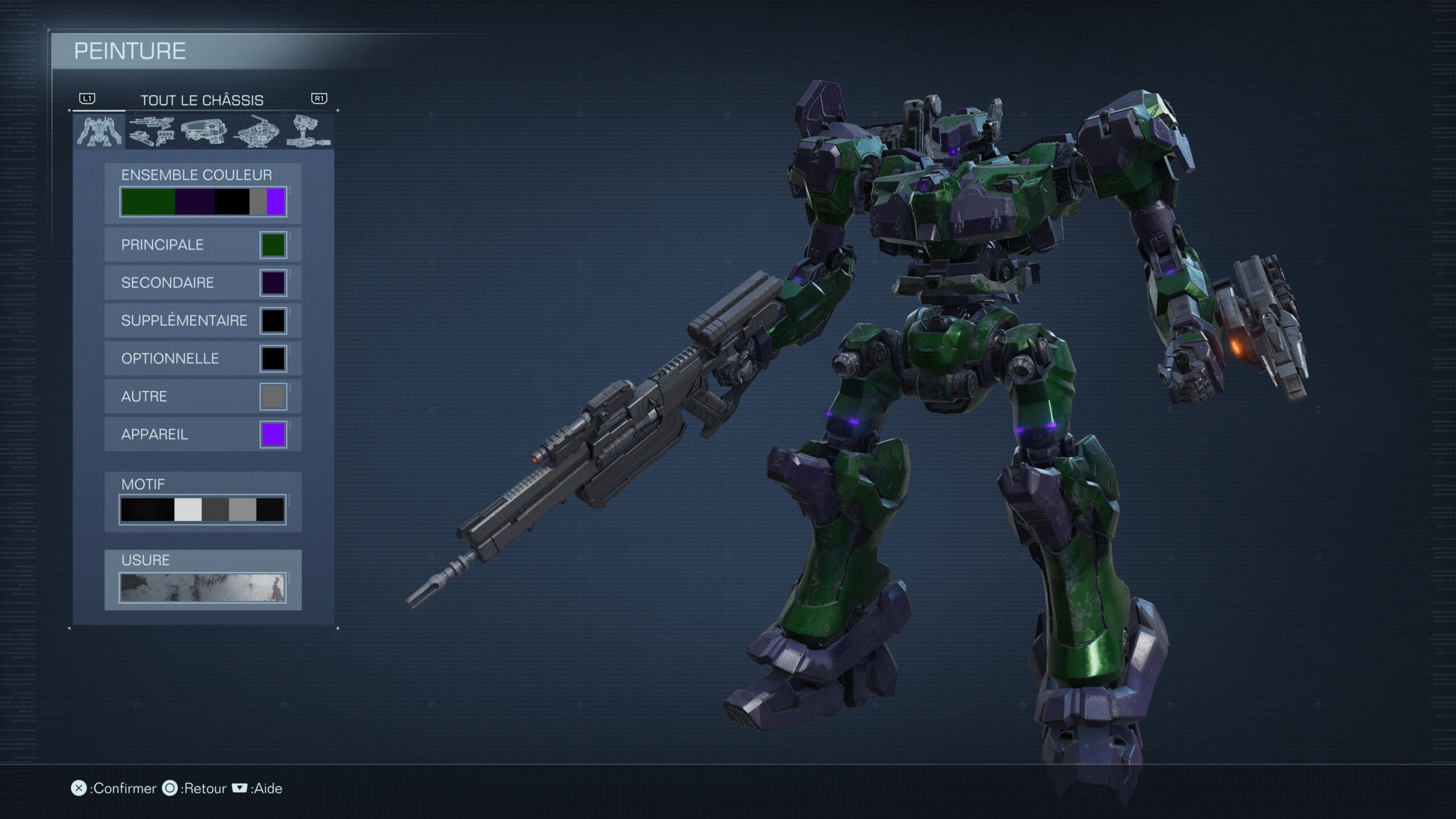
Task: Open the head part paint tab
Action: (204, 131)
